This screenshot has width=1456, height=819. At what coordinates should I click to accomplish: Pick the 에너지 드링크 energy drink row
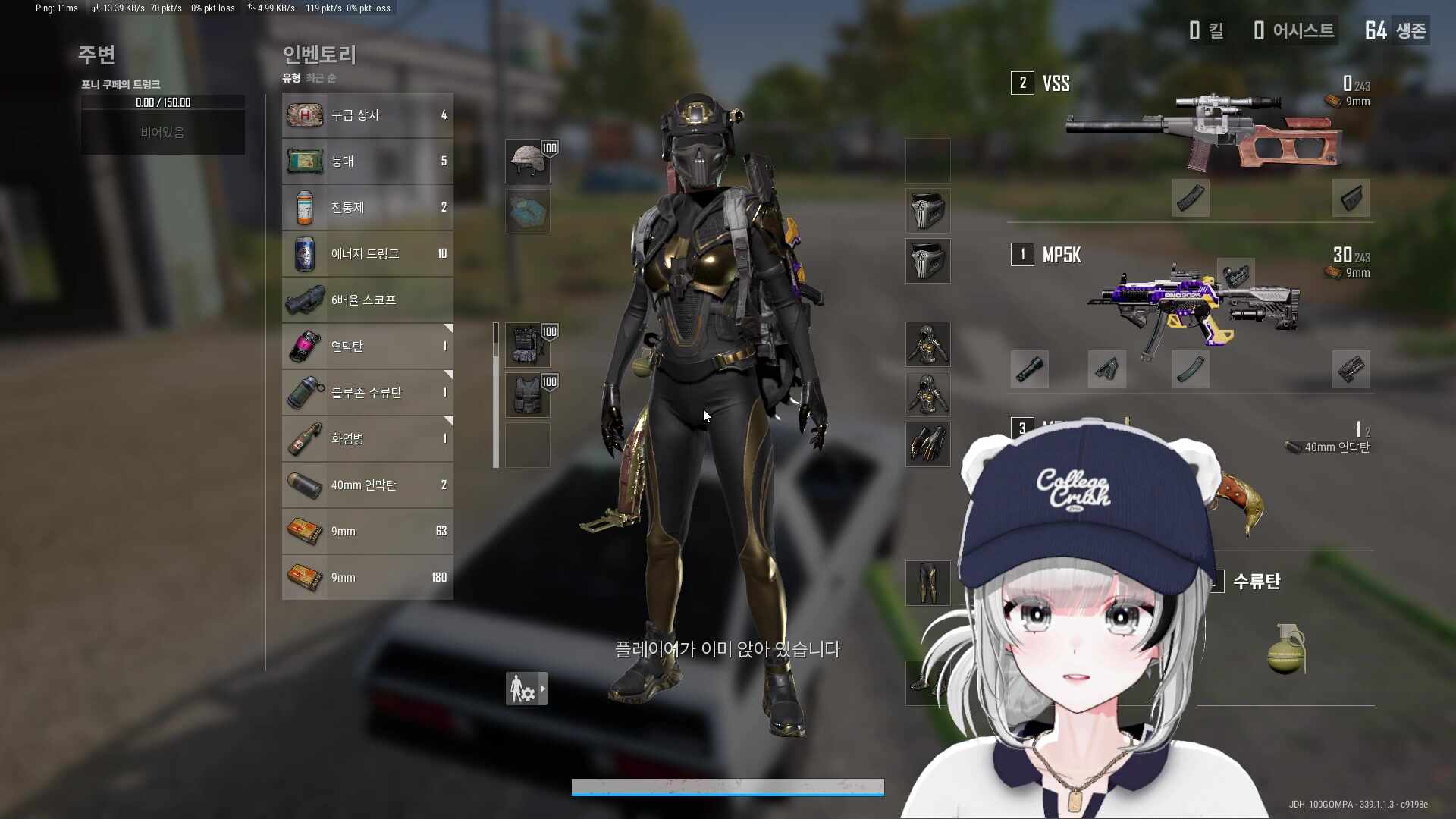367,254
